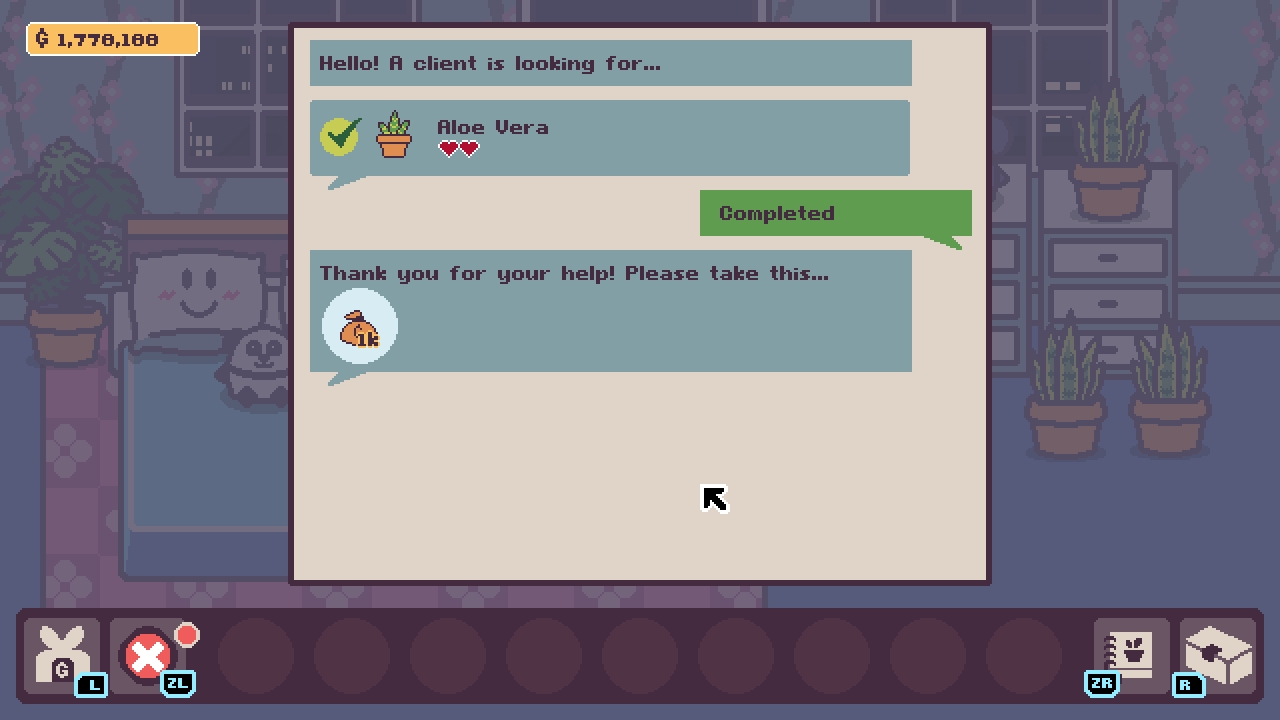Click the 1,770,100 currency display
The image size is (1280, 720).
tap(112, 39)
